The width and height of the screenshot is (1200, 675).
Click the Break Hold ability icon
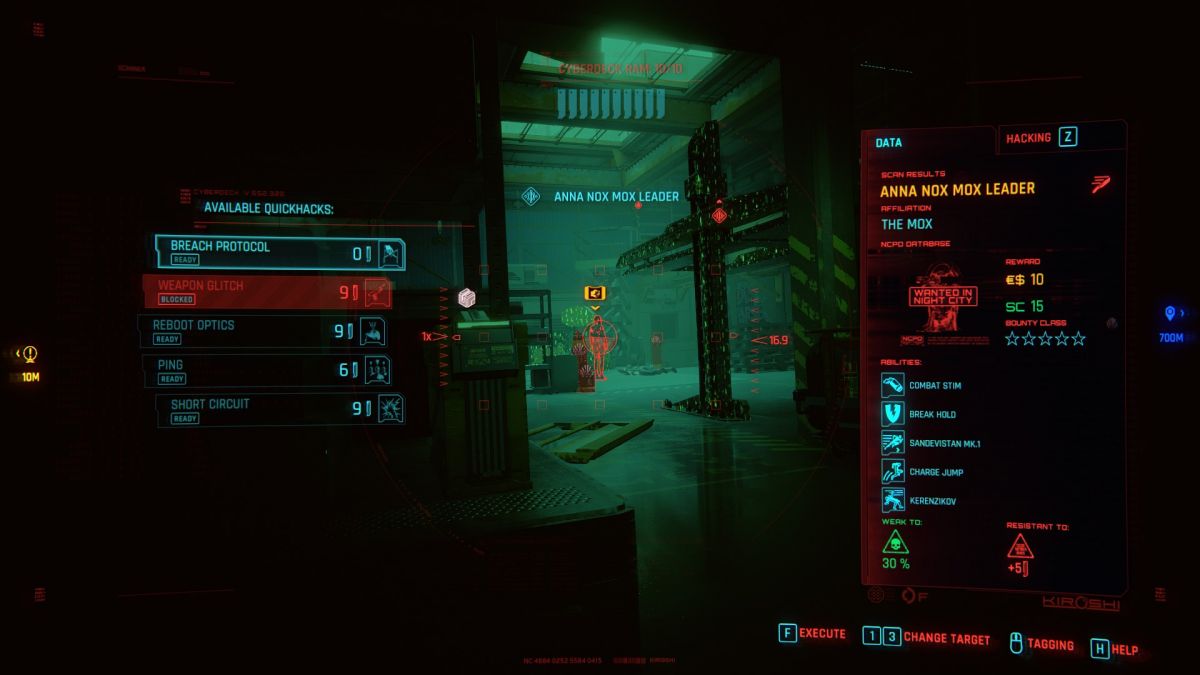892,414
